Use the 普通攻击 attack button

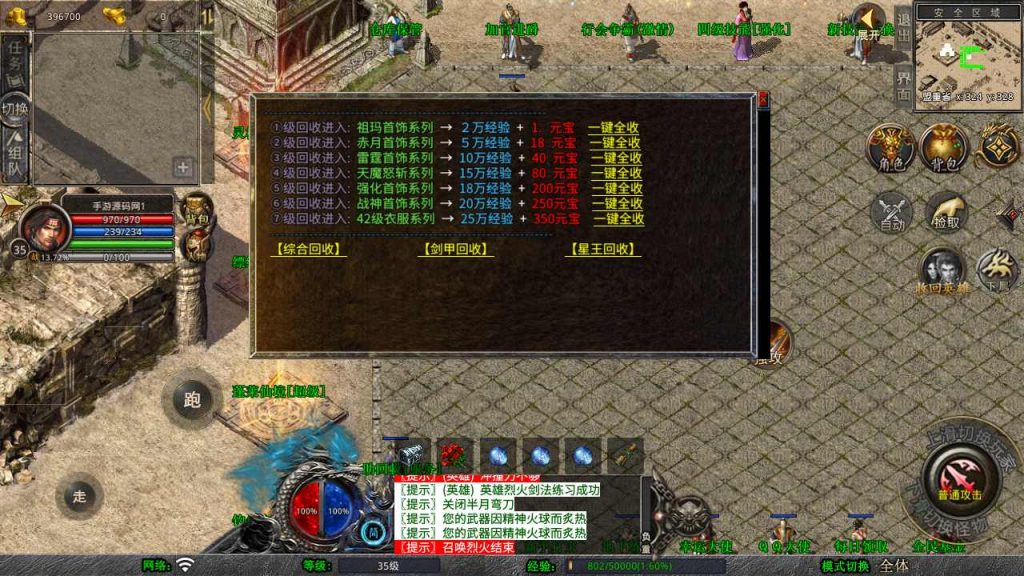tap(958, 478)
